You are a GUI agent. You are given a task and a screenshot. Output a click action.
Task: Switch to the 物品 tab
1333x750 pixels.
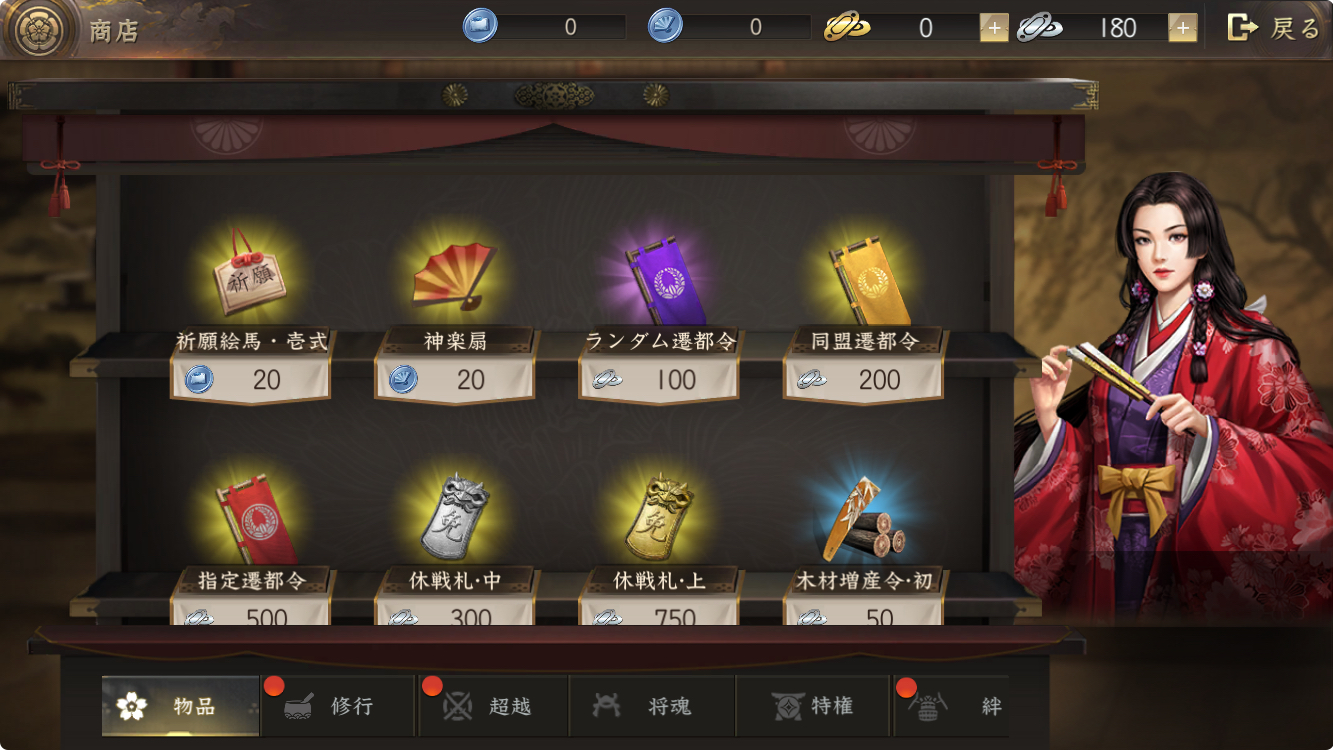coord(181,706)
